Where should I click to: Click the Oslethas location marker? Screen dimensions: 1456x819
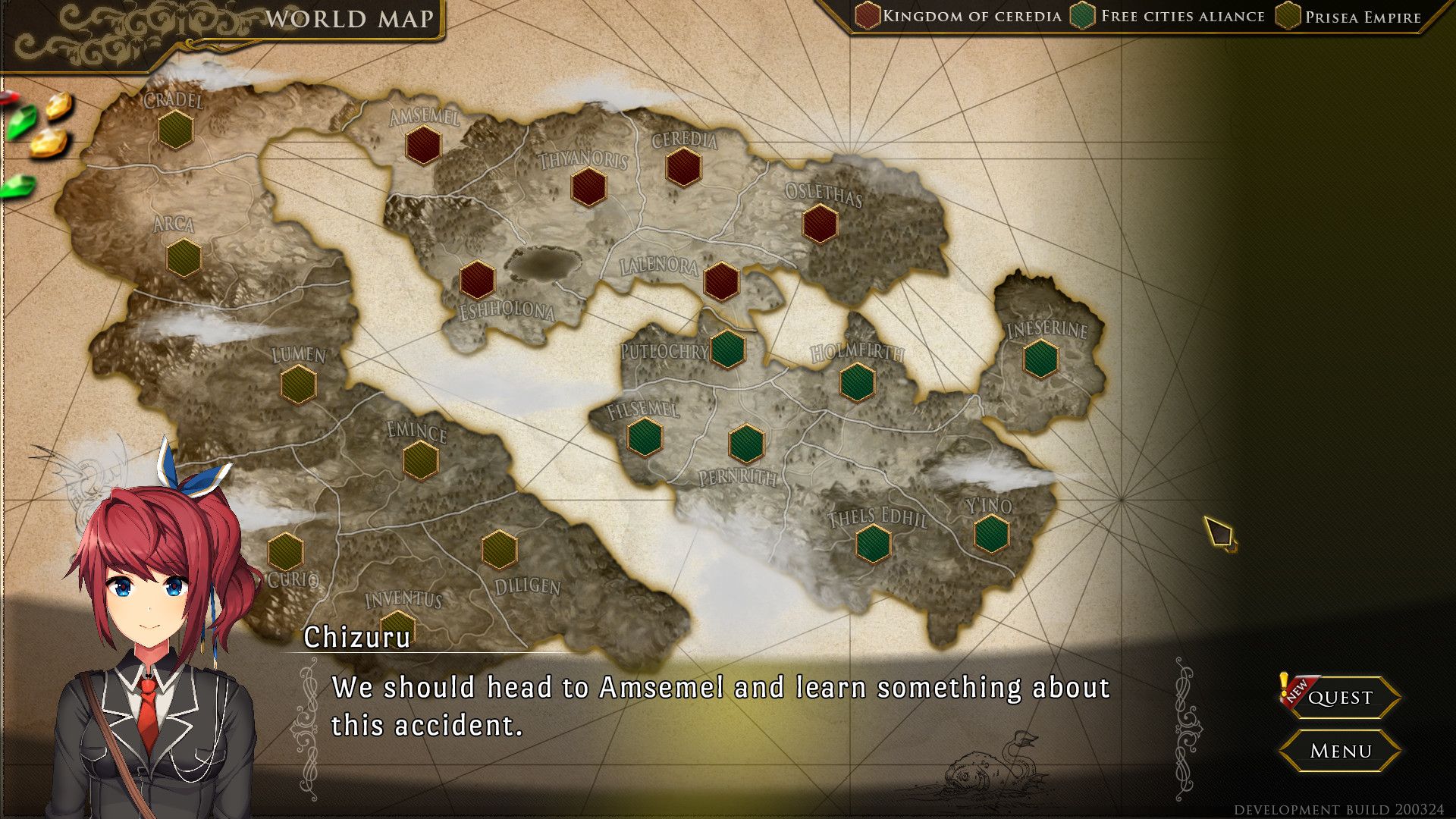820,223
